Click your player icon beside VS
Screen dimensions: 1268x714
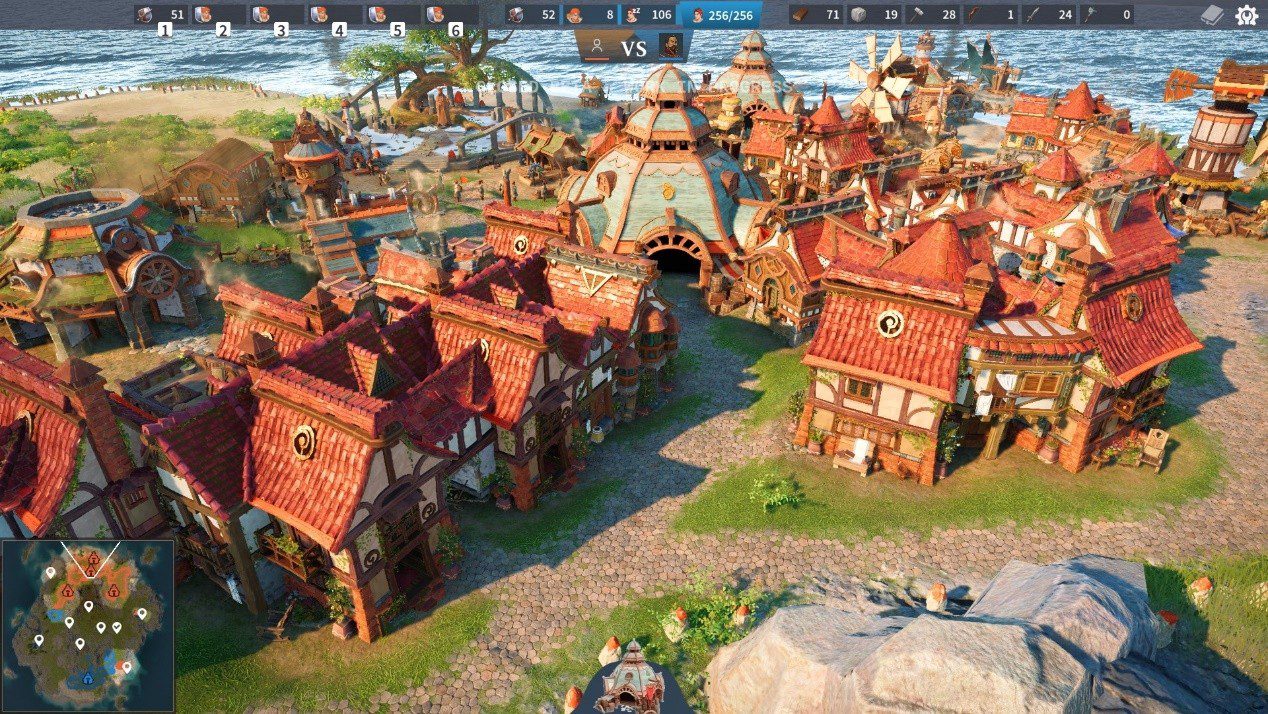point(597,45)
